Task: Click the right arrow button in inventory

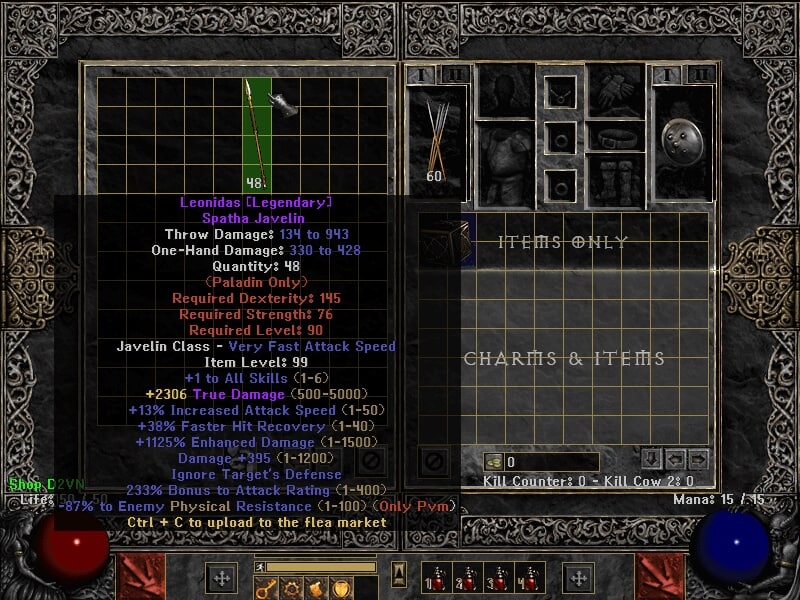Action: (x=699, y=460)
